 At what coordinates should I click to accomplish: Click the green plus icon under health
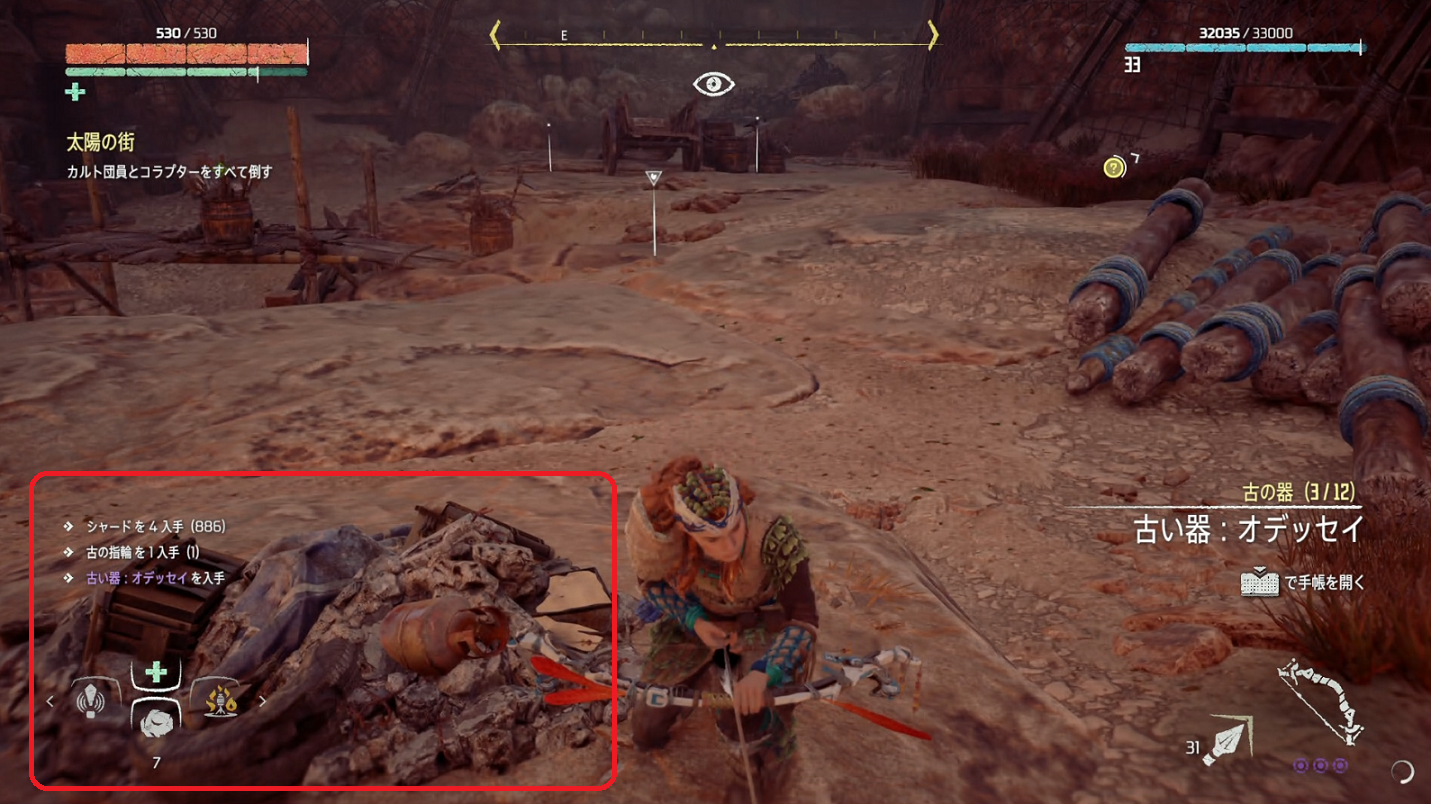pyautogui.click(x=75, y=93)
